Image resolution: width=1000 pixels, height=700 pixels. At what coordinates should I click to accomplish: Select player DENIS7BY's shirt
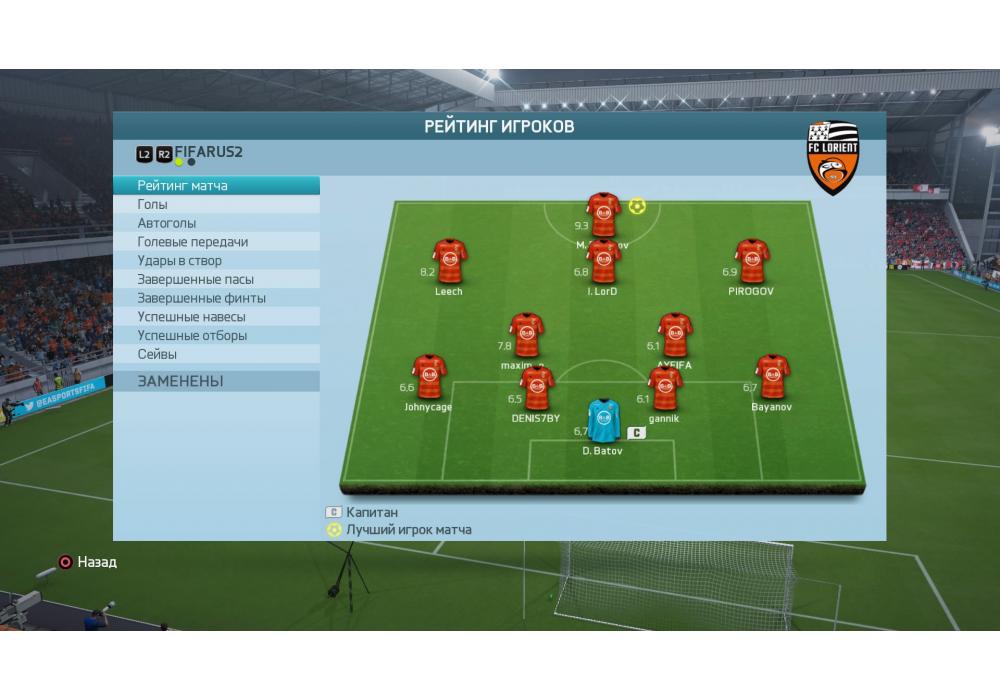click(x=537, y=389)
